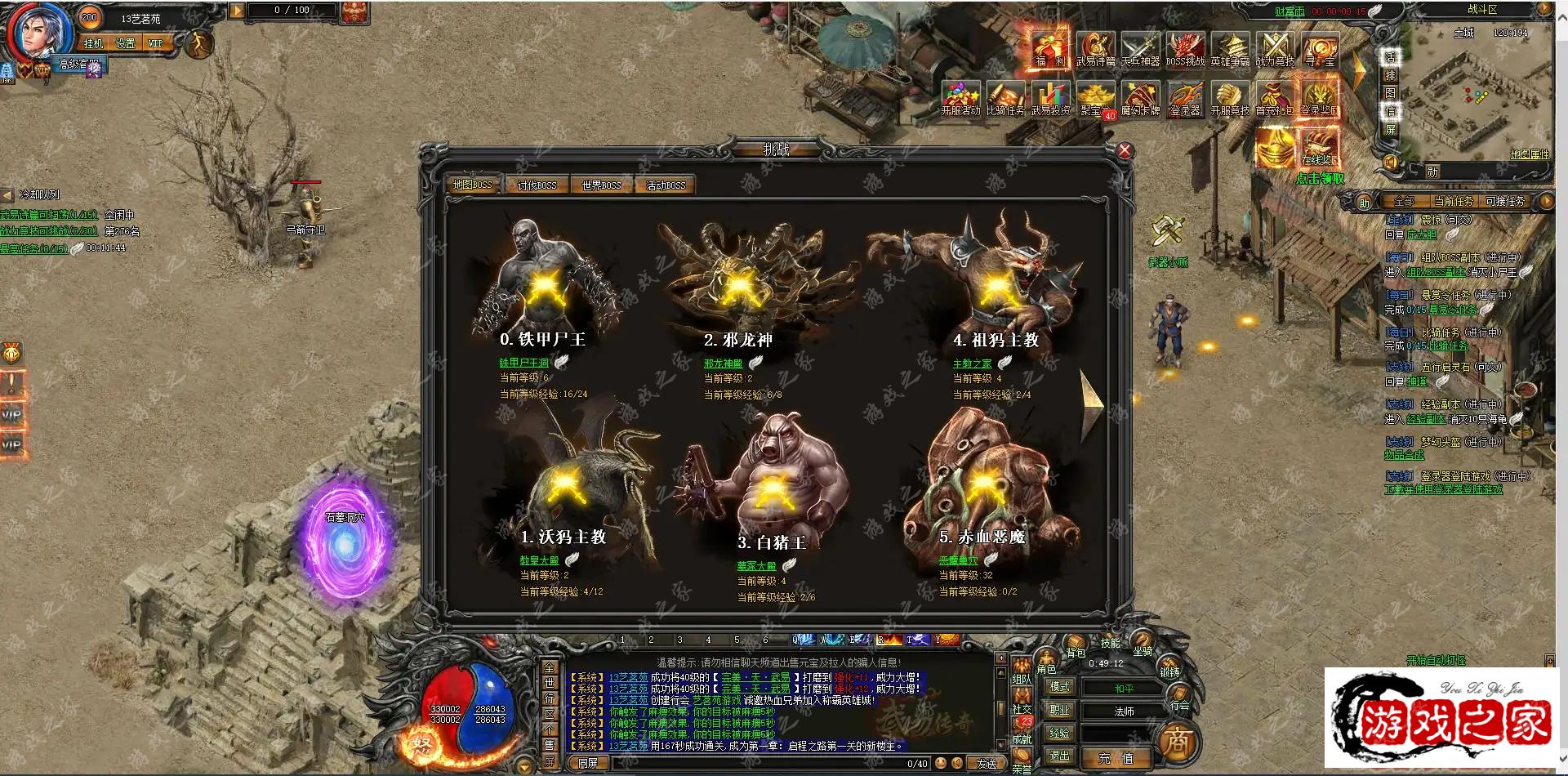Toggle 挂机 auto-play mode
This screenshot has width=1568, height=776.
(x=93, y=43)
